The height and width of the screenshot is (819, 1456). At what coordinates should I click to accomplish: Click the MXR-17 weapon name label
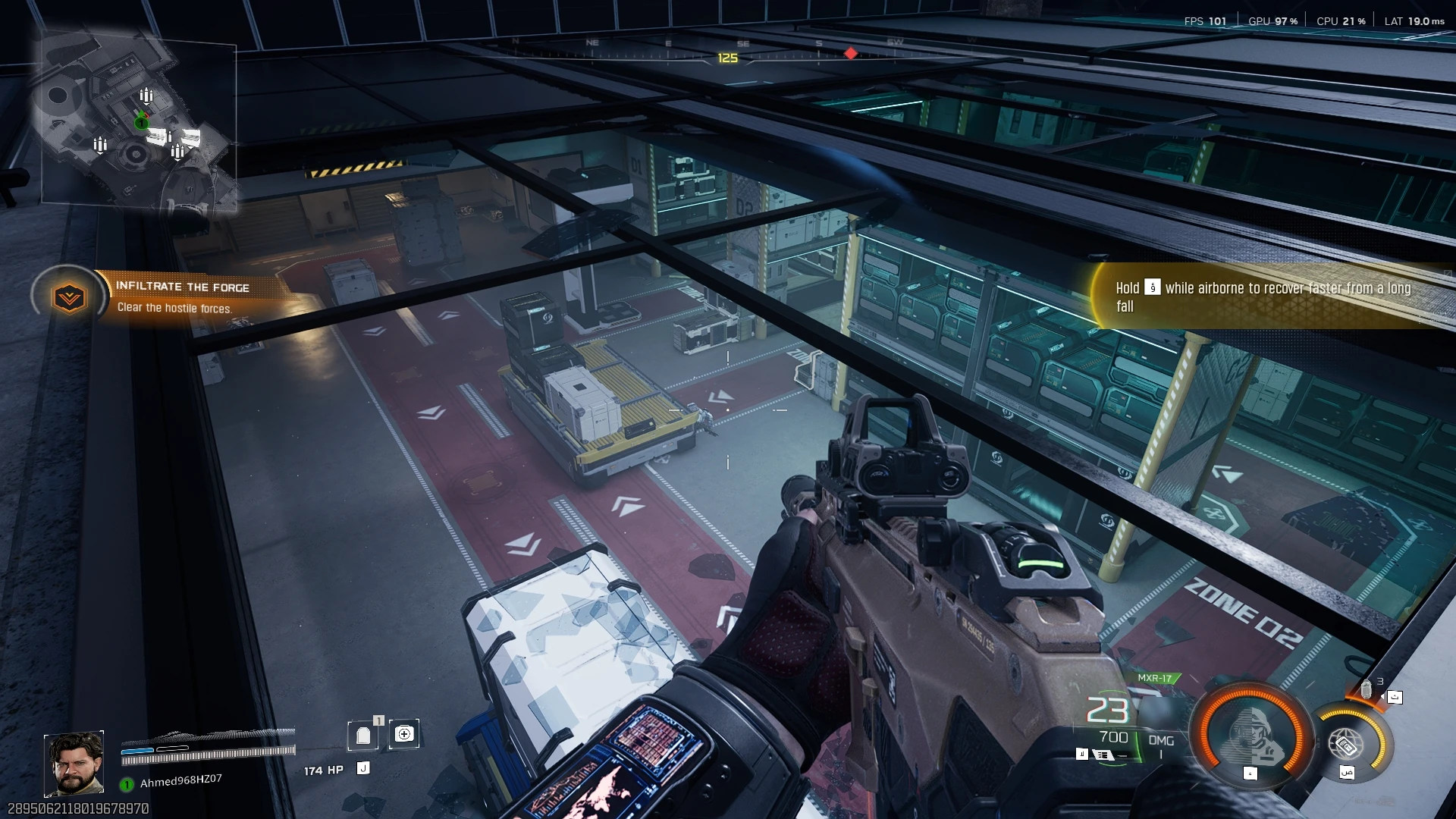[x=1155, y=678]
